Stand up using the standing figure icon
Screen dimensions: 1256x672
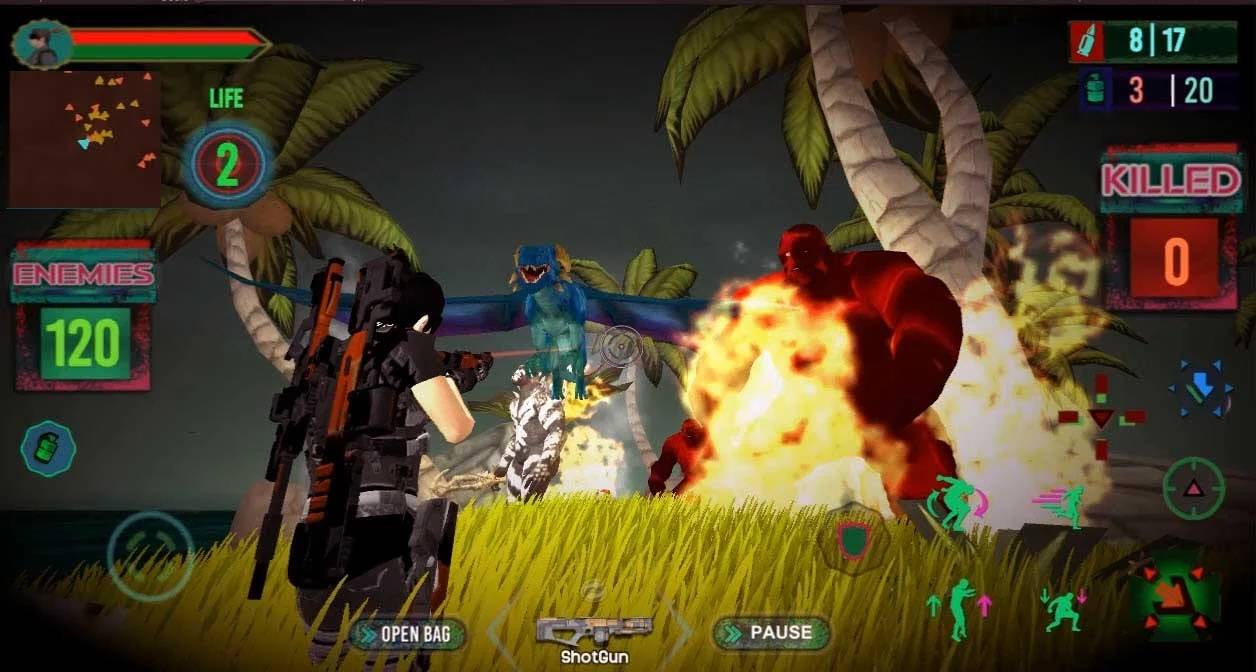tap(959, 609)
